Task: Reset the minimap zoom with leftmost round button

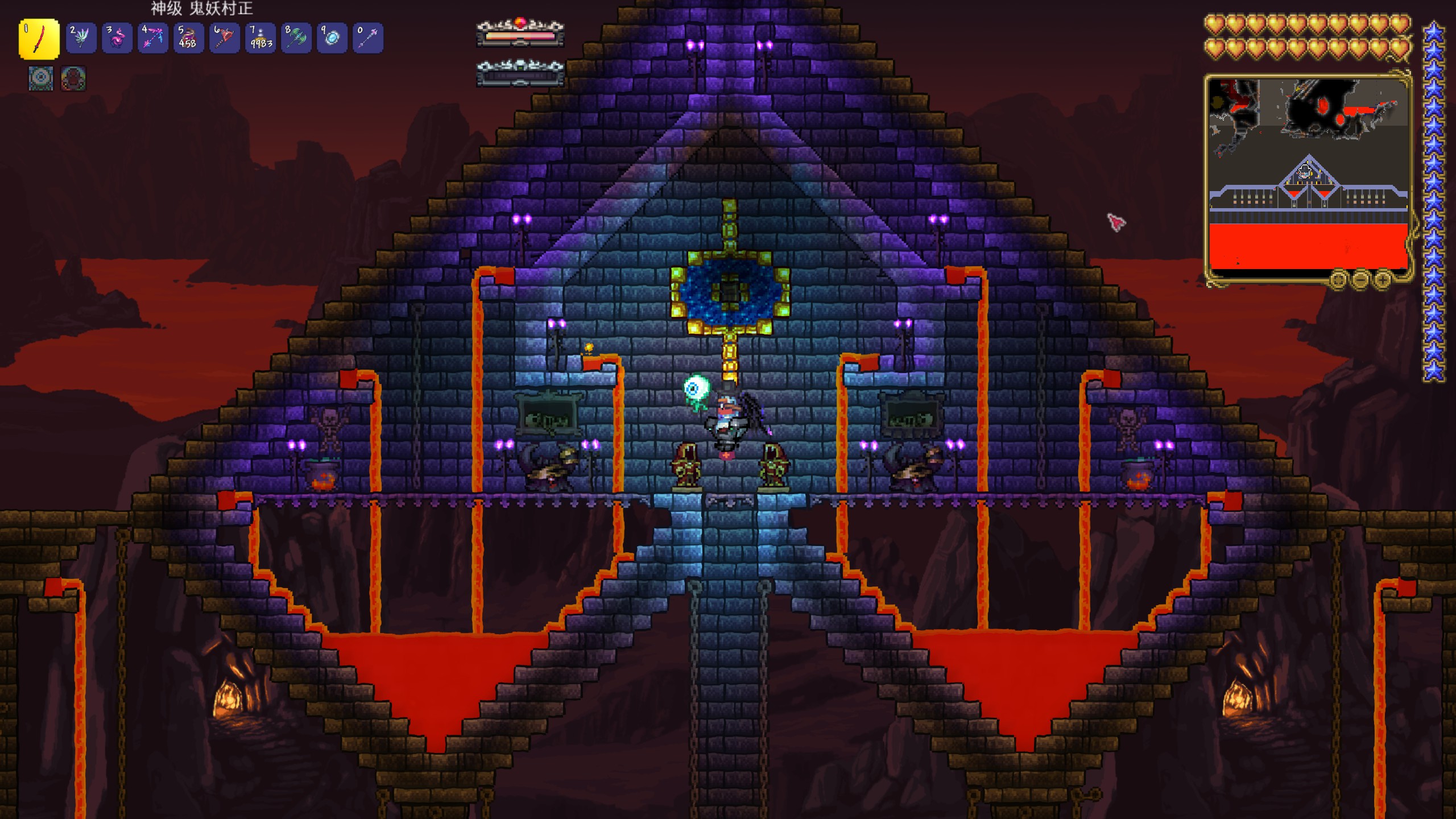Action: tap(1338, 279)
